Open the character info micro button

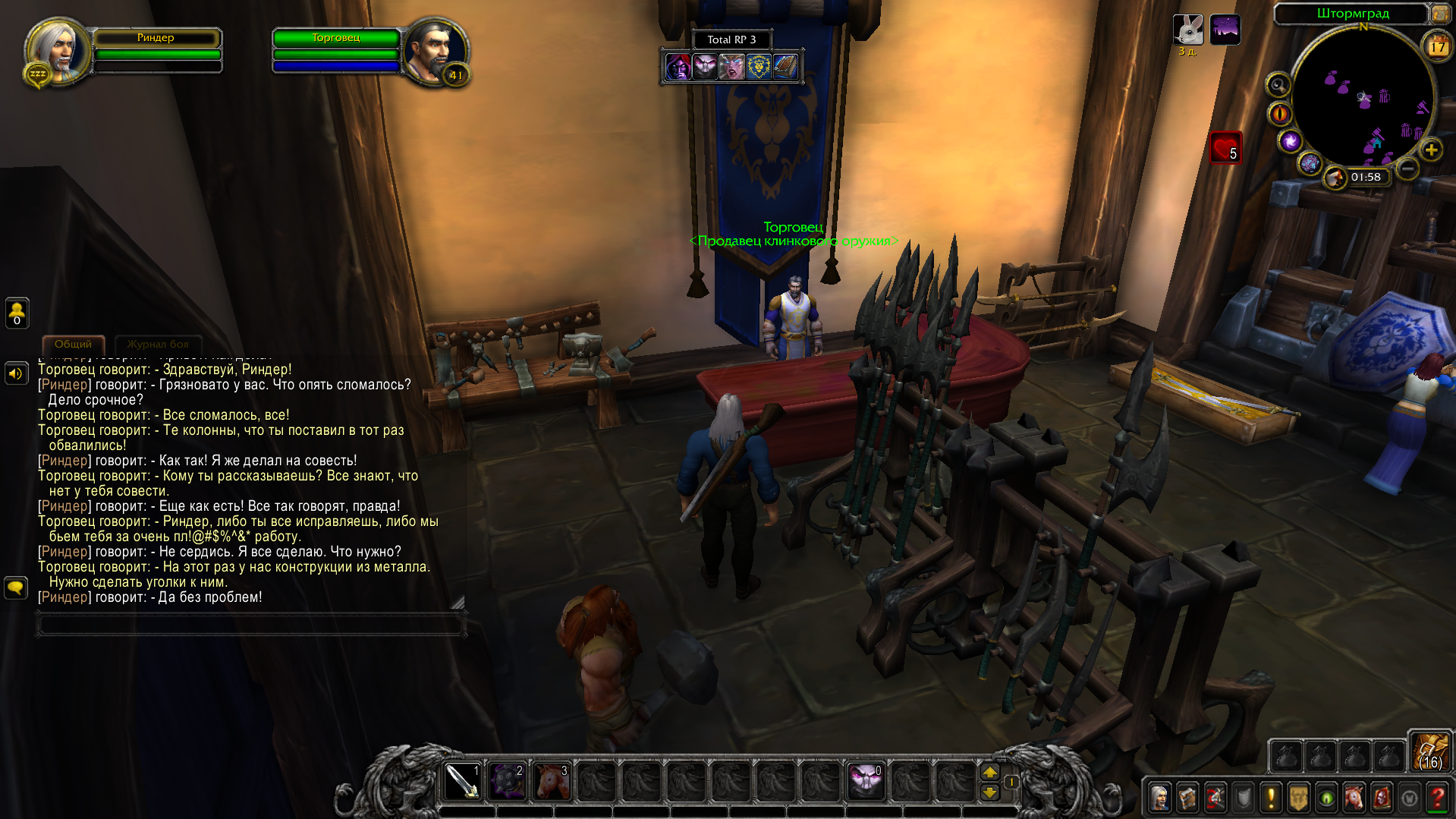tap(1160, 798)
